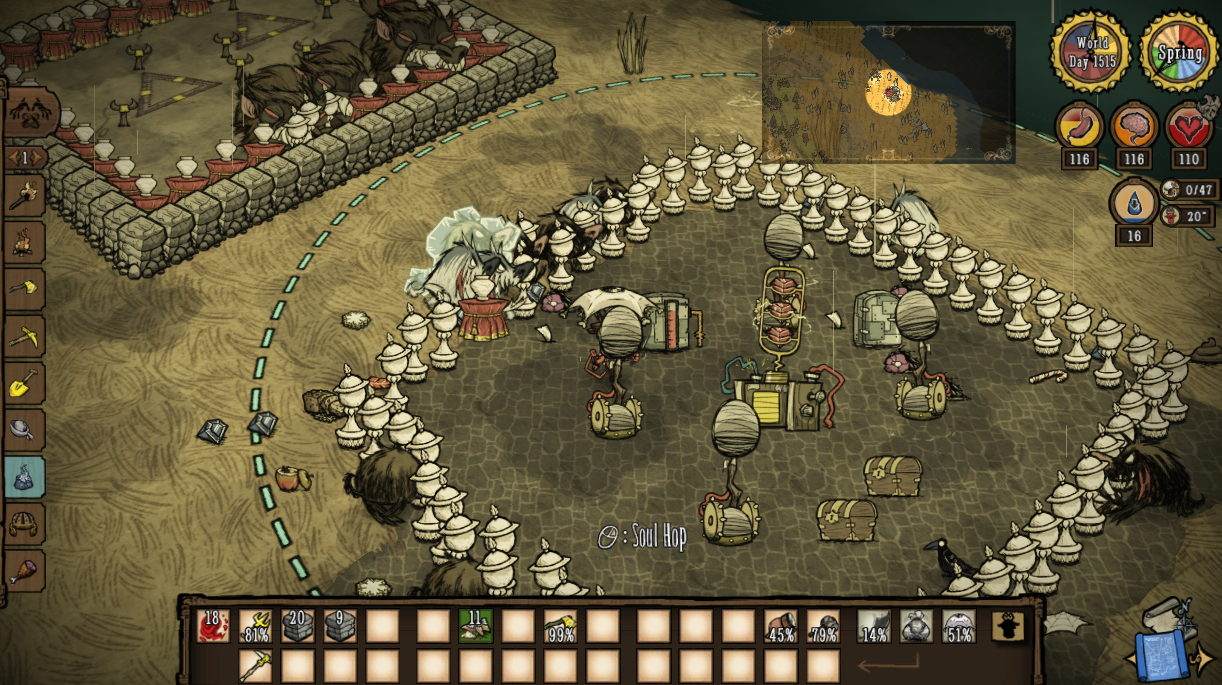Viewport: 1222px width, 685px height.
Task: Choose the golden pickaxe crafting shortcut
Action: pos(24,336)
